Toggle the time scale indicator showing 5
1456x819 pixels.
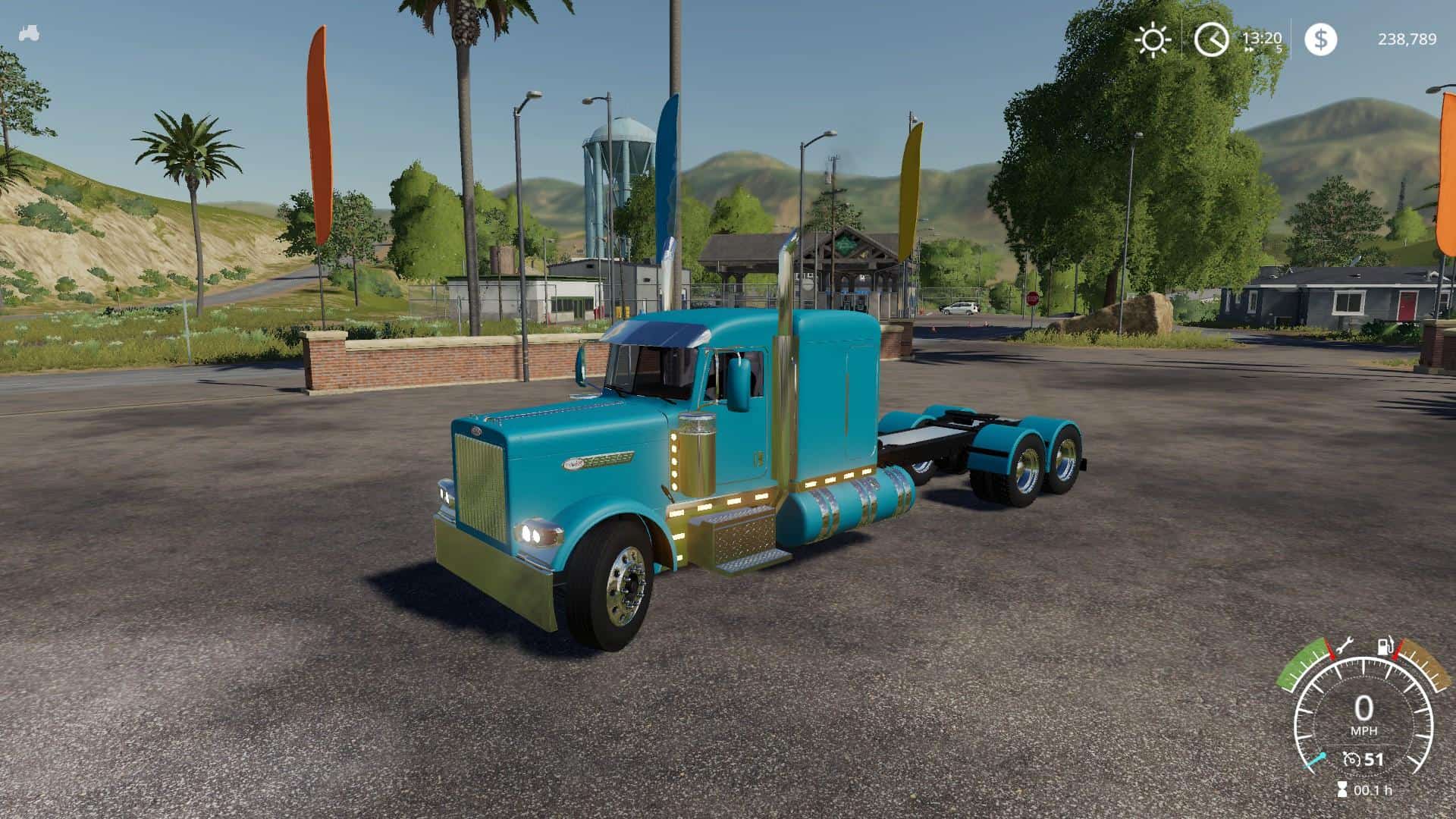pos(1279,49)
